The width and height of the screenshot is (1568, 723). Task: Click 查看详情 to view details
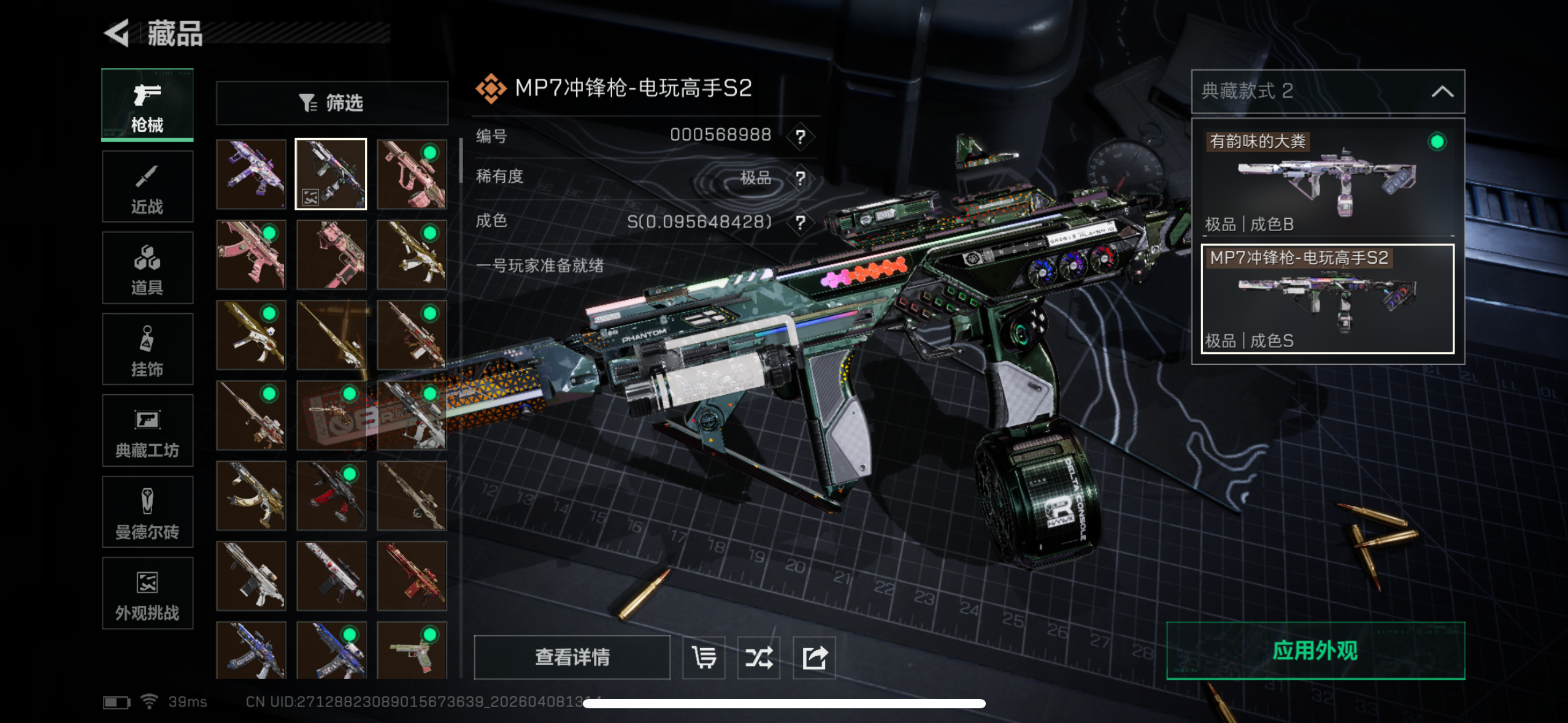click(x=572, y=657)
